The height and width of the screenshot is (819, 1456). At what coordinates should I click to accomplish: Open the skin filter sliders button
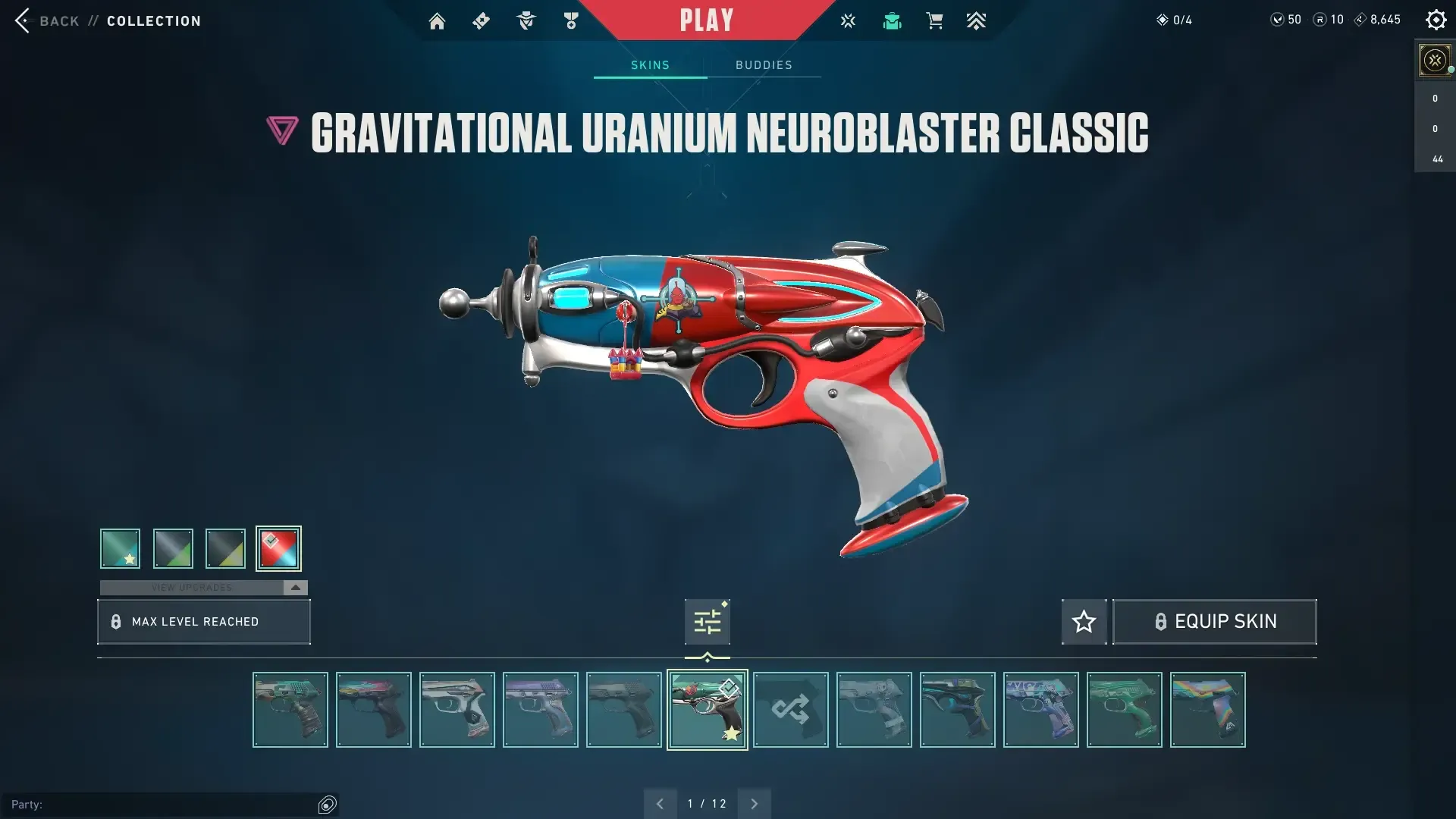pyautogui.click(x=707, y=622)
